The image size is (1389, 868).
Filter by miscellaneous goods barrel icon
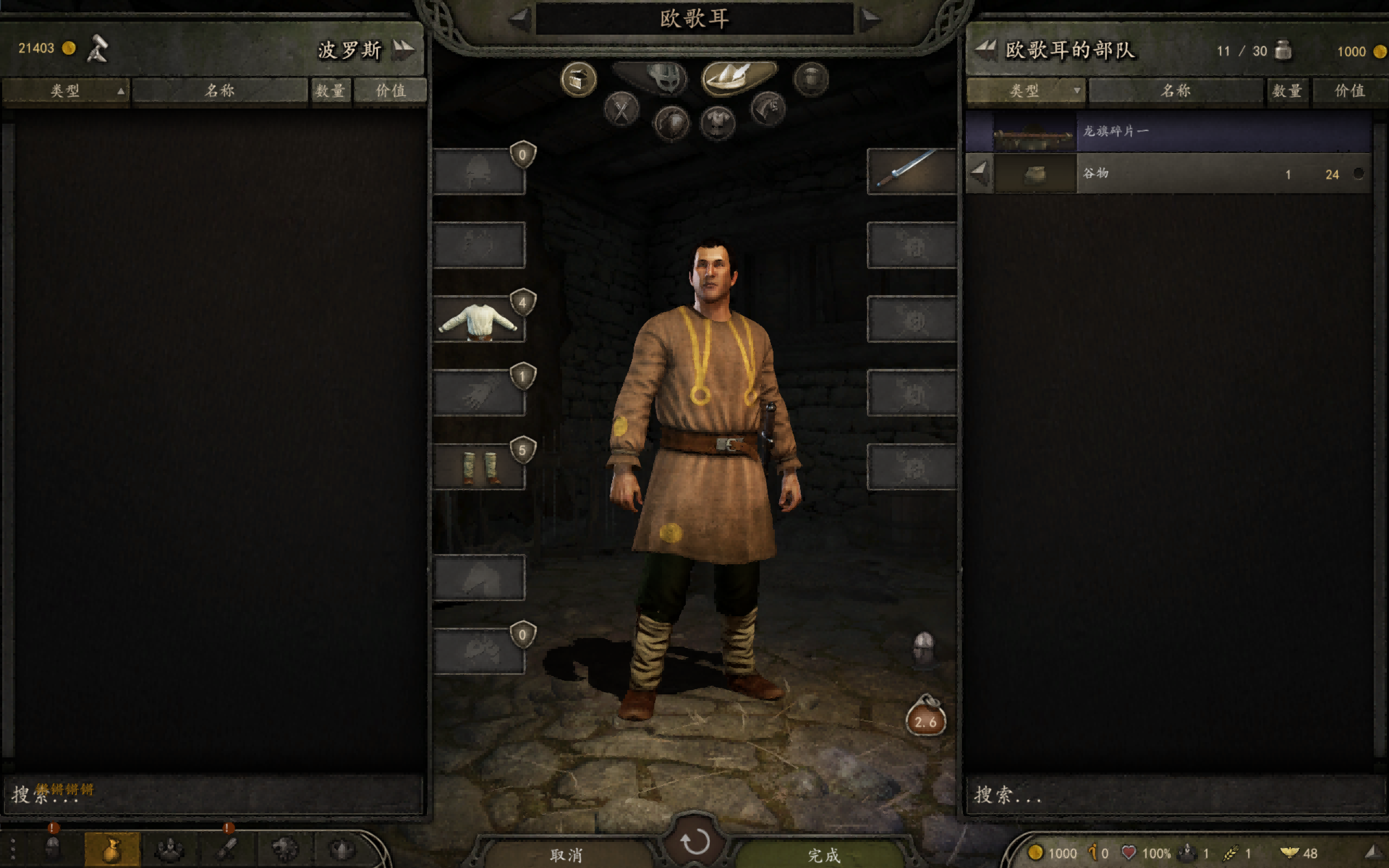click(811, 79)
